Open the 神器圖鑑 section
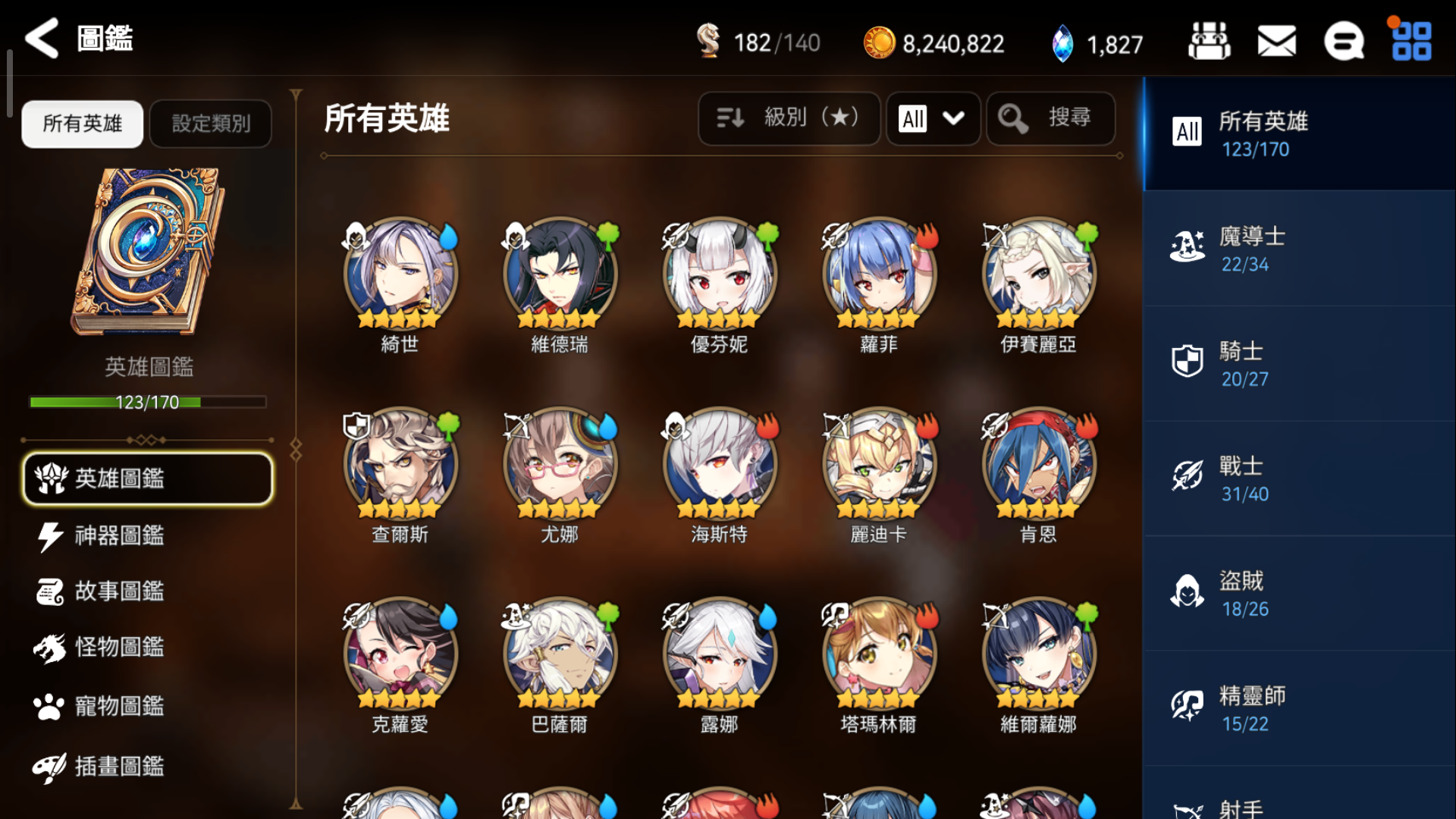The image size is (1456, 819). click(x=114, y=535)
